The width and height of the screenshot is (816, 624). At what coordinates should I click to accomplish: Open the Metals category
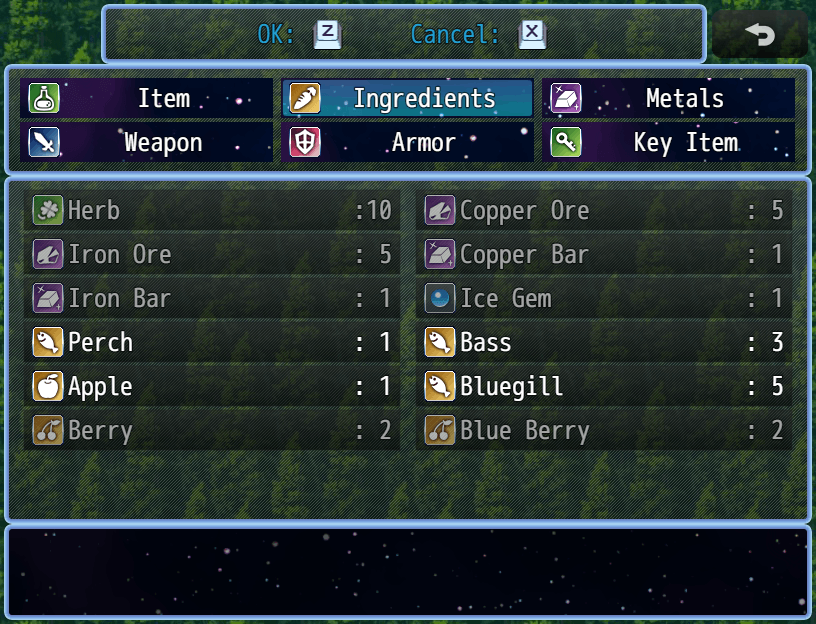pyautogui.click(x=668, y=98)
